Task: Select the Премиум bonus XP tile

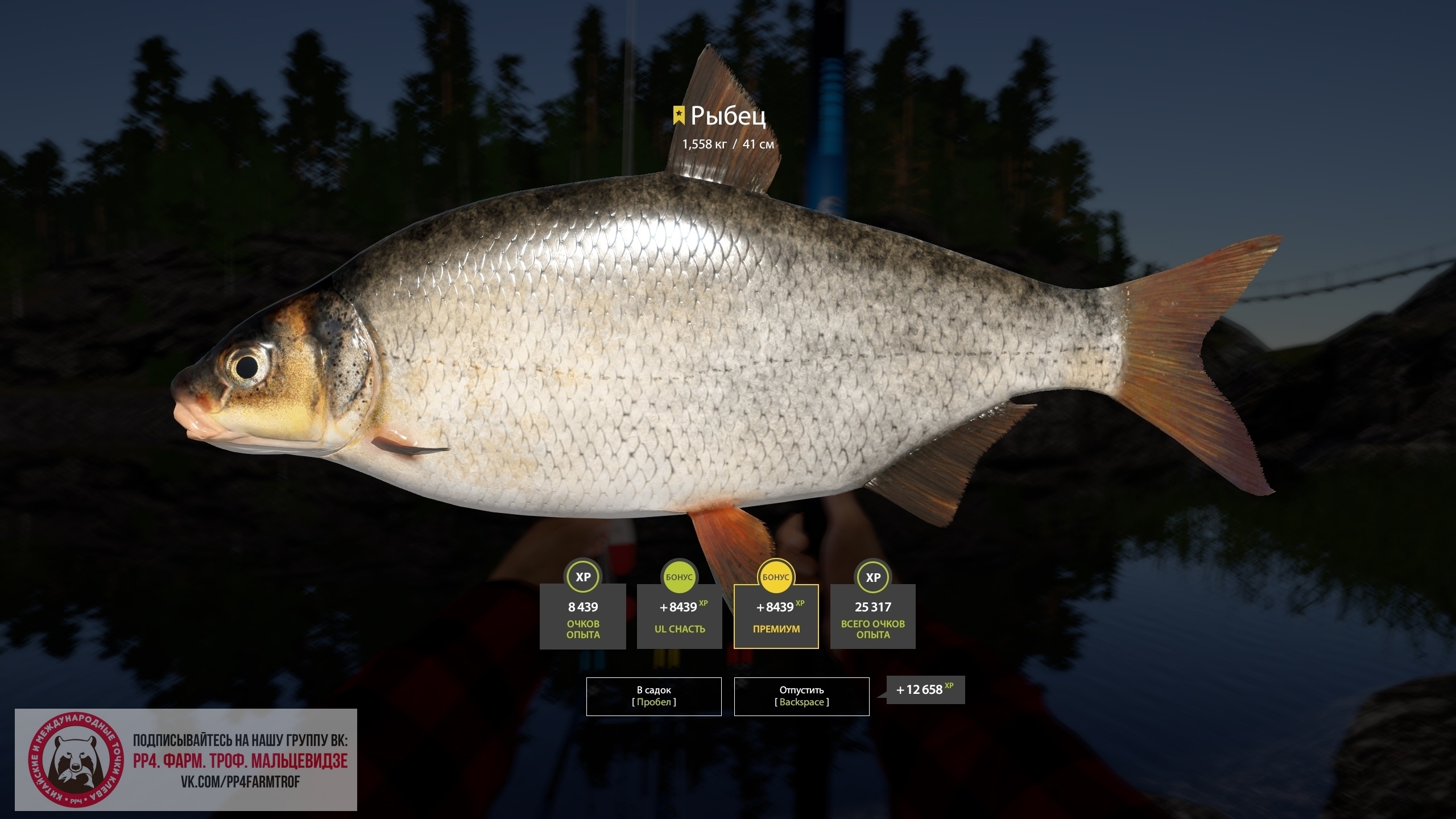Action: pos(776,617)
